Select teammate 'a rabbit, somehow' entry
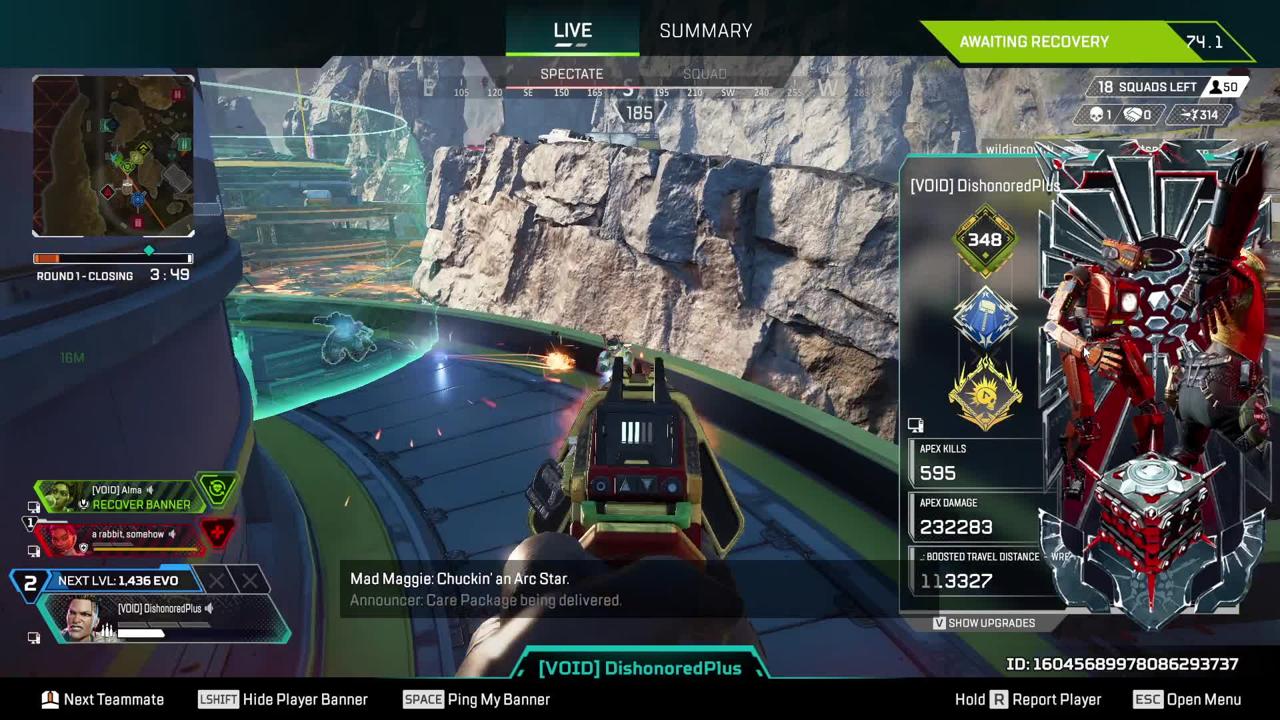This screenshot has width=1280, height=720. pos(130,537)
